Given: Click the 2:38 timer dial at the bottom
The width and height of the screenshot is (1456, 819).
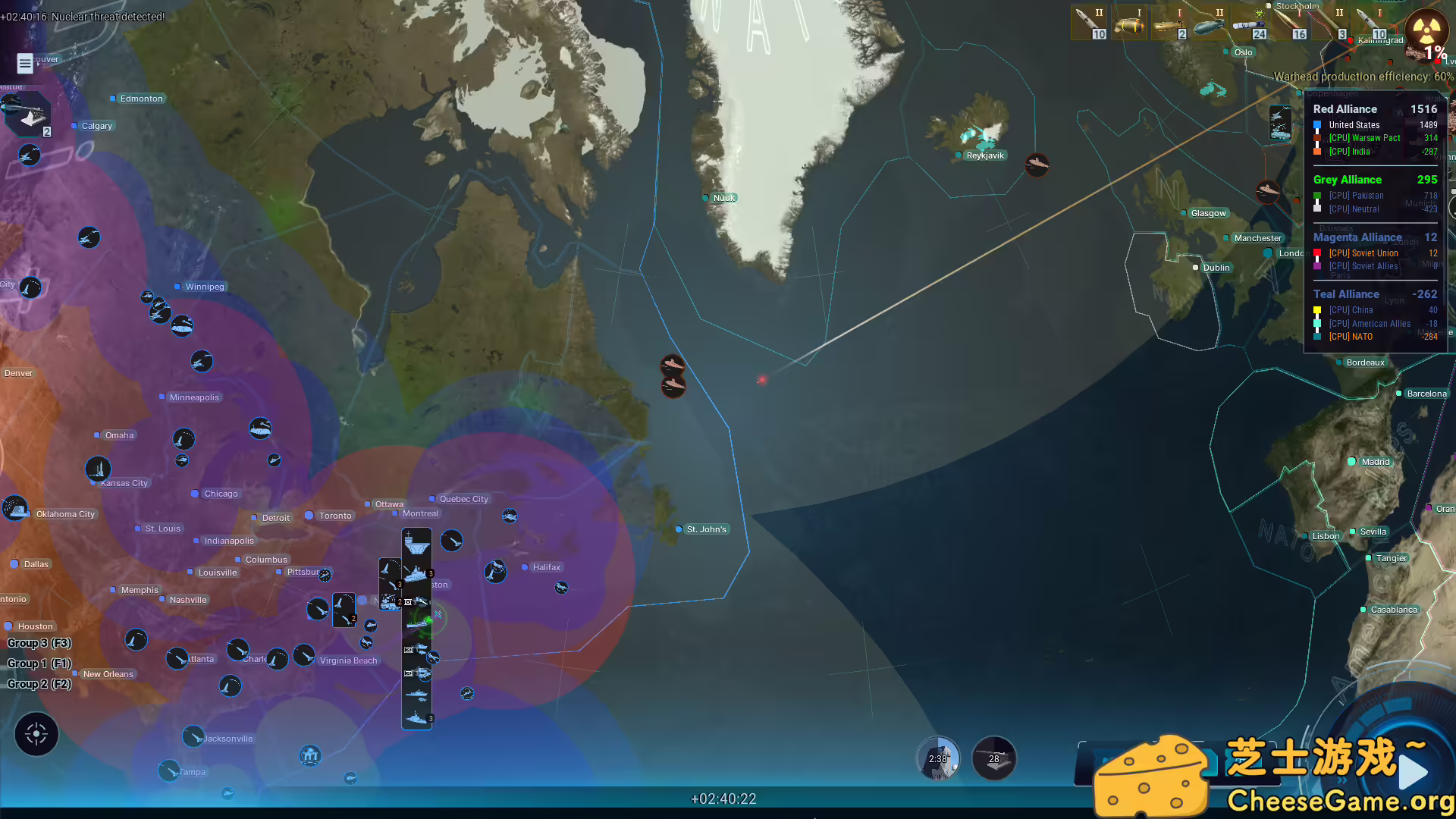Looking at the screenshot, I should click(938, 758).
